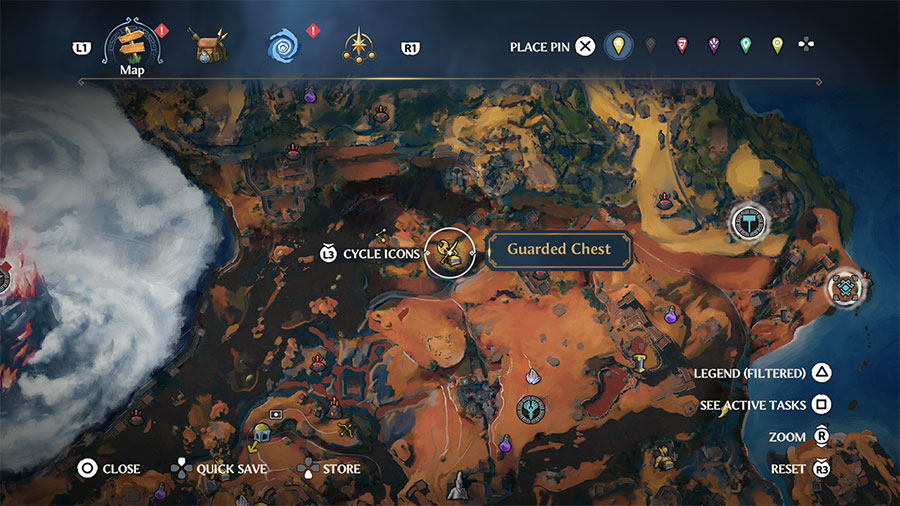Select the Guarded Chest map marker
This screenshot has width=900, height=506.
(449, 253)
